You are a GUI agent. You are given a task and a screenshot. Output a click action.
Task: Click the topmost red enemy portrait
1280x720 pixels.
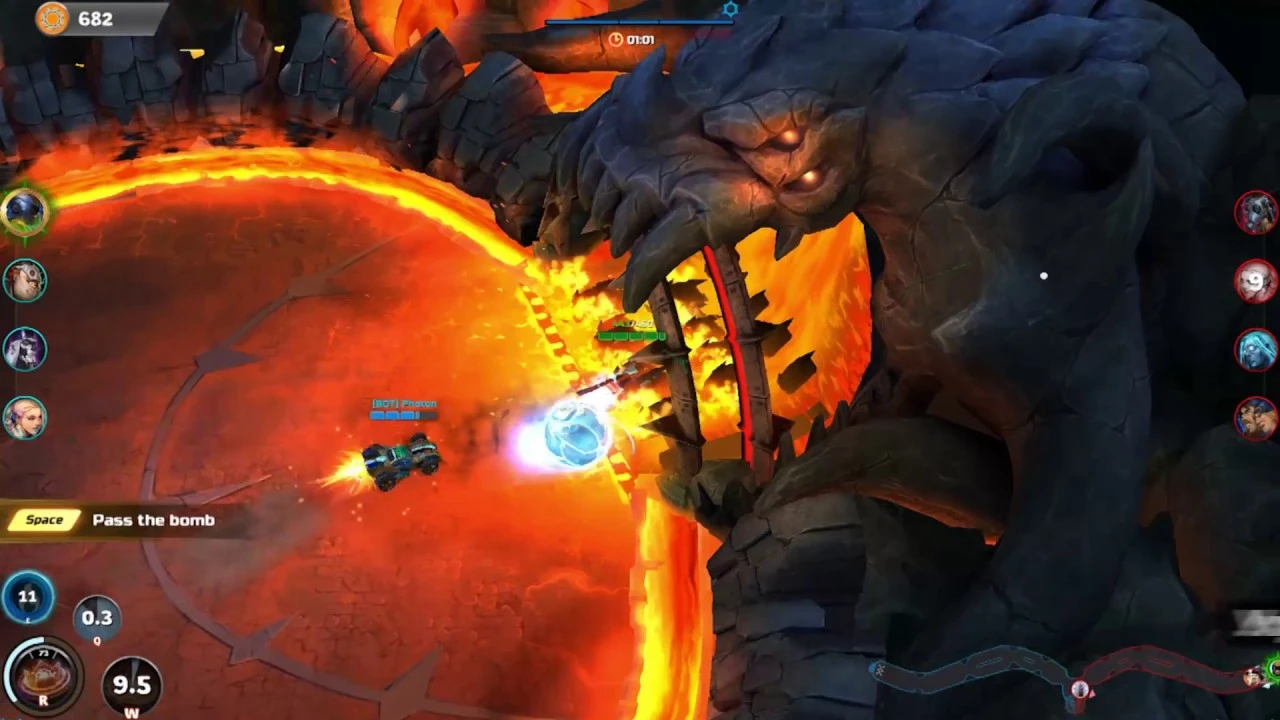1257,213
